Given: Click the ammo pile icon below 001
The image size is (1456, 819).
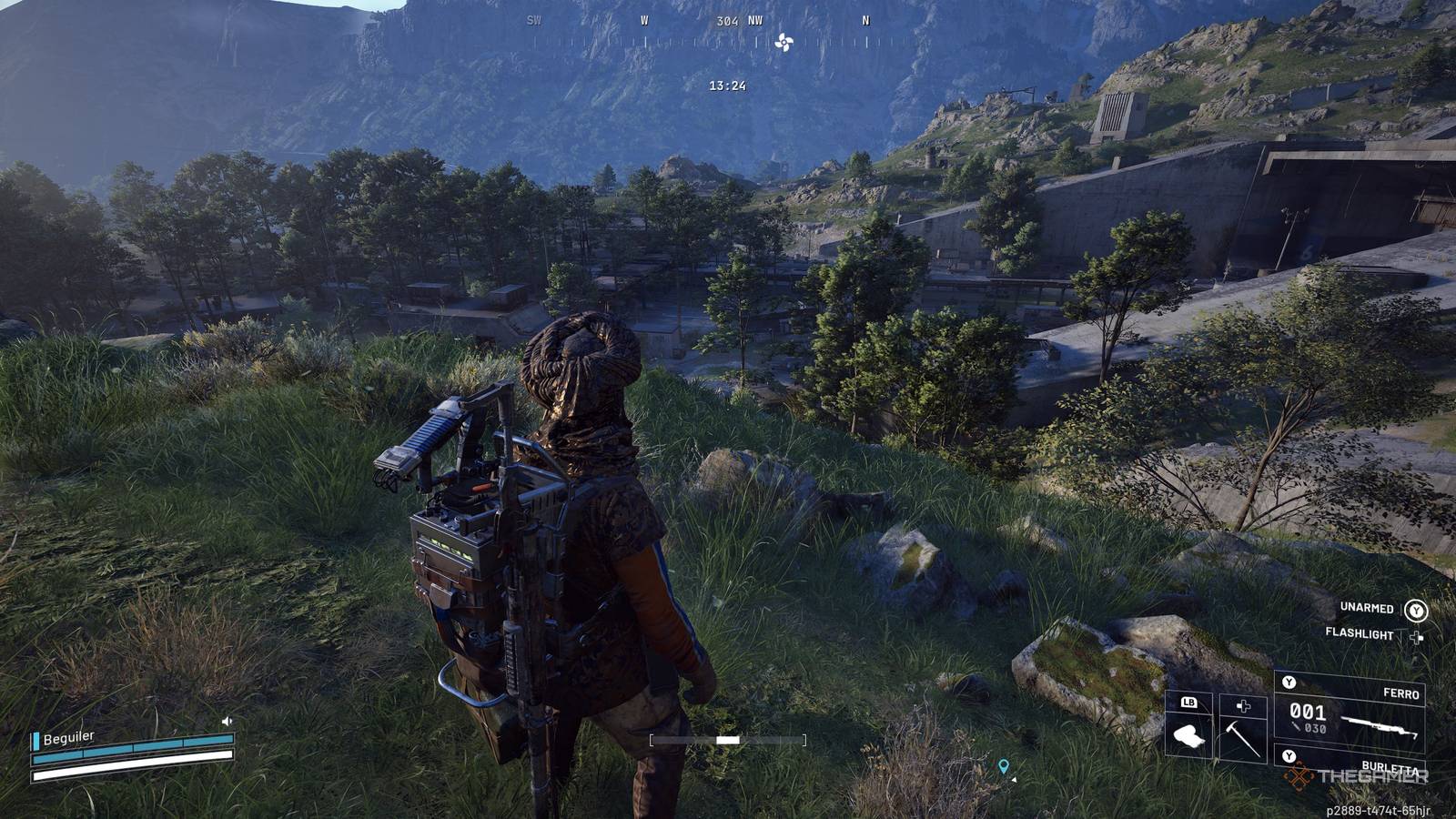Looking at the screenshot, I should pos(1295,725).
